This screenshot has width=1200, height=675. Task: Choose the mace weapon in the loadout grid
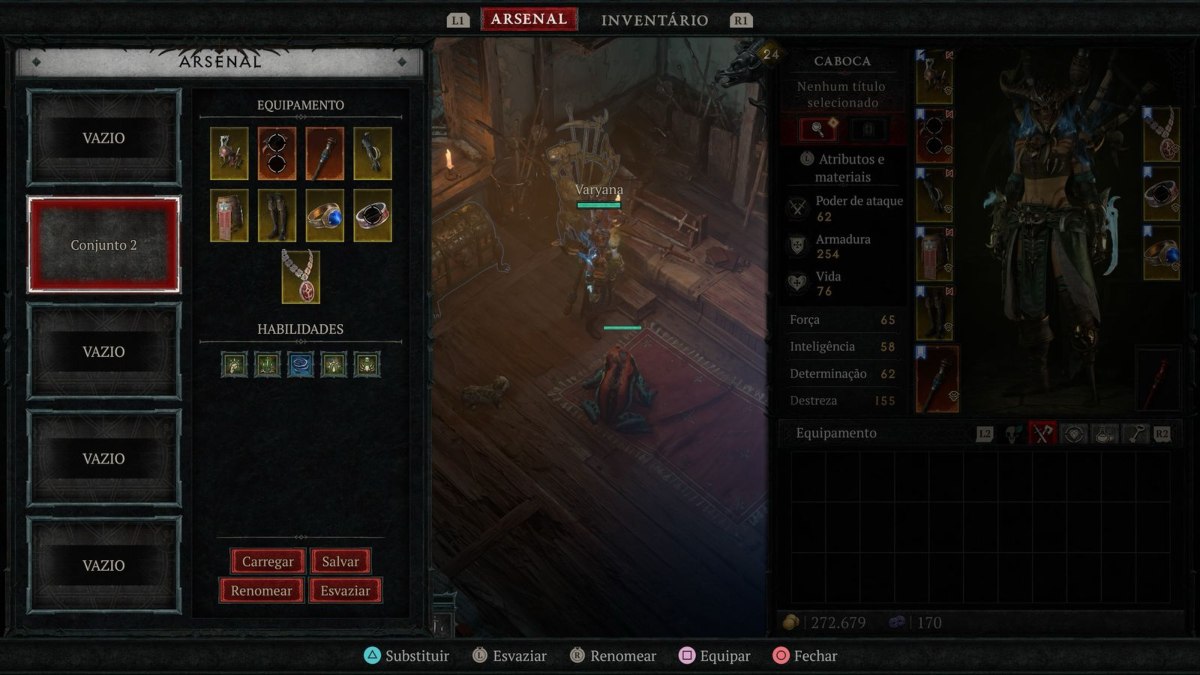click(325, 153)
